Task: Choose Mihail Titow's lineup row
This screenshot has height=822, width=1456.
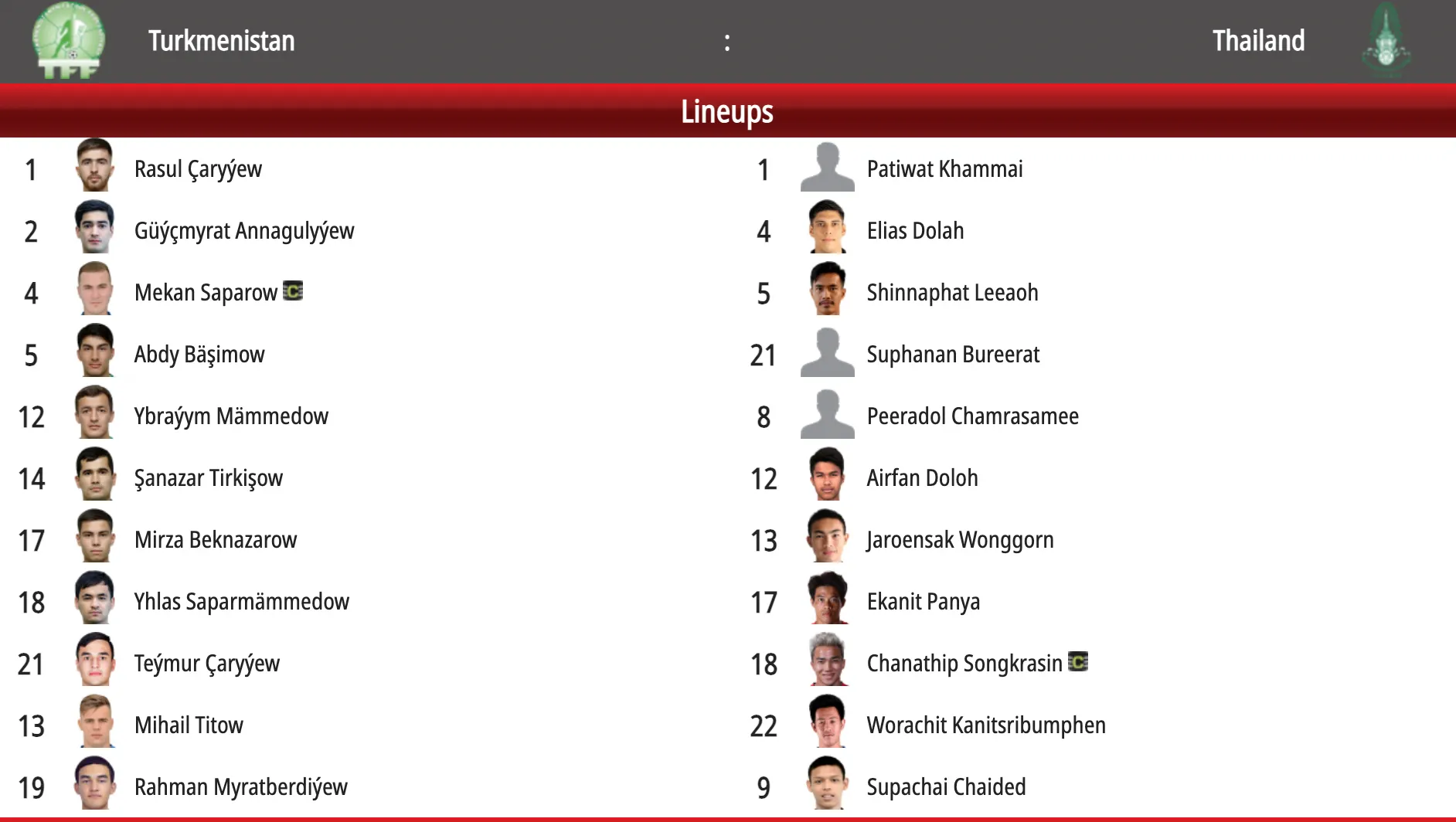Action: 189,725
